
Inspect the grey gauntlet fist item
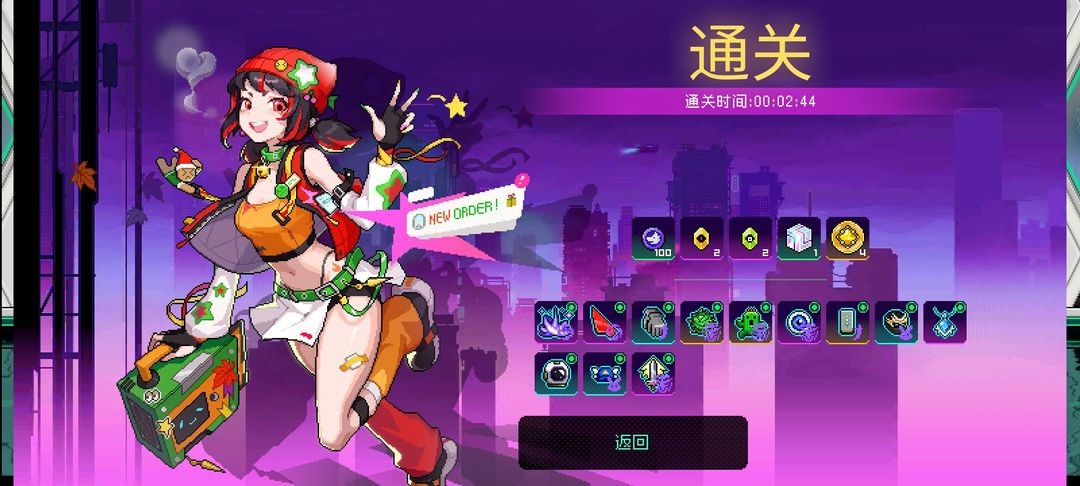(x=653, y=322)
